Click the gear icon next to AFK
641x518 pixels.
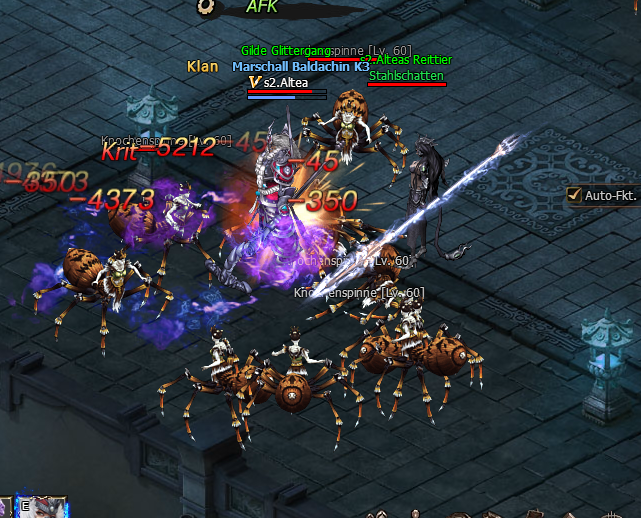pyautogui.click(x=206, y=5)
